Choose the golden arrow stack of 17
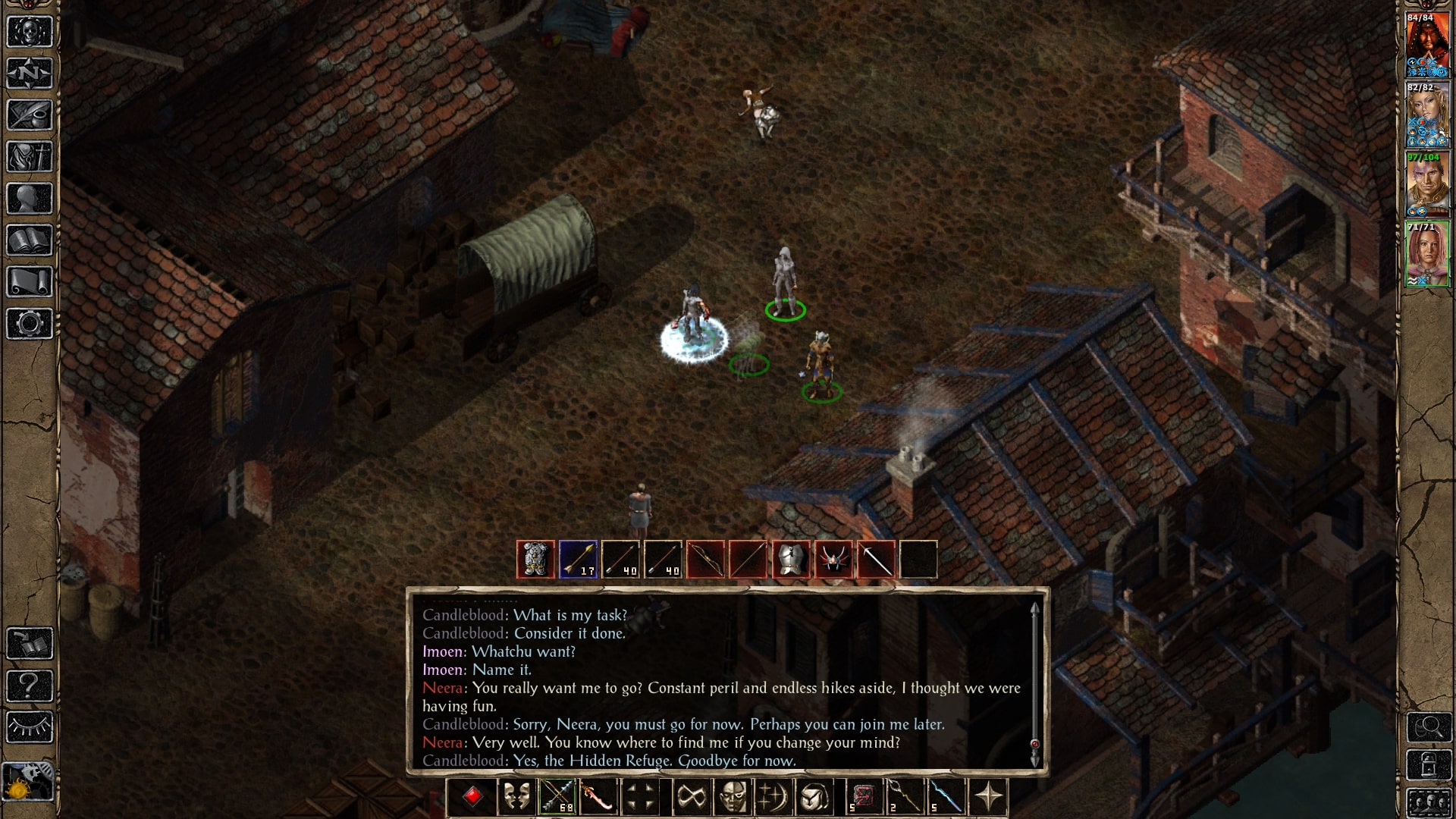Image resolution: width=1456 pixels, height=819 pixels. point(578,560)
